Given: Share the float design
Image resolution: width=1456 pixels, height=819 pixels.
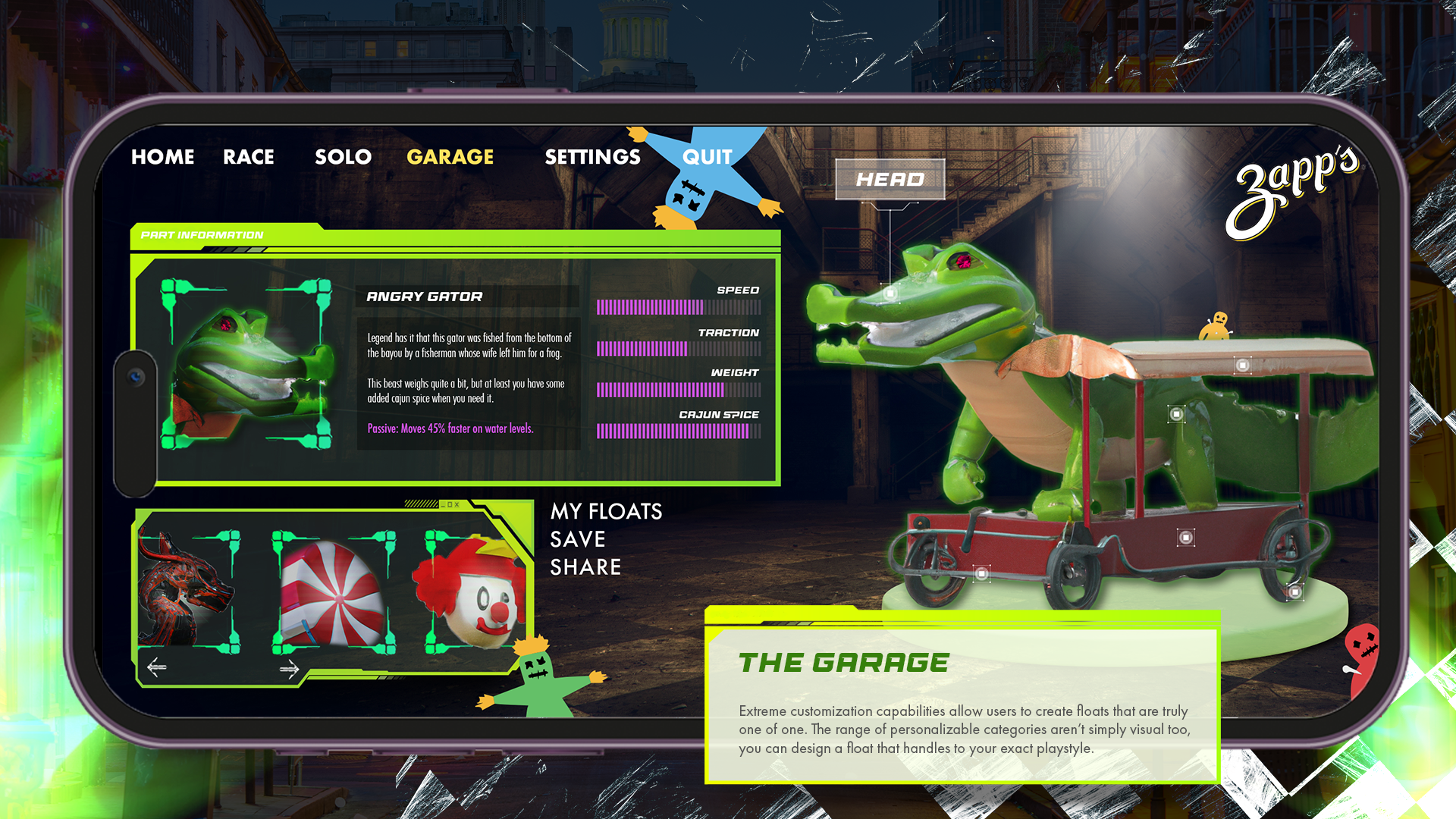Looking at the screenshot, I should [x=585, y=567].
